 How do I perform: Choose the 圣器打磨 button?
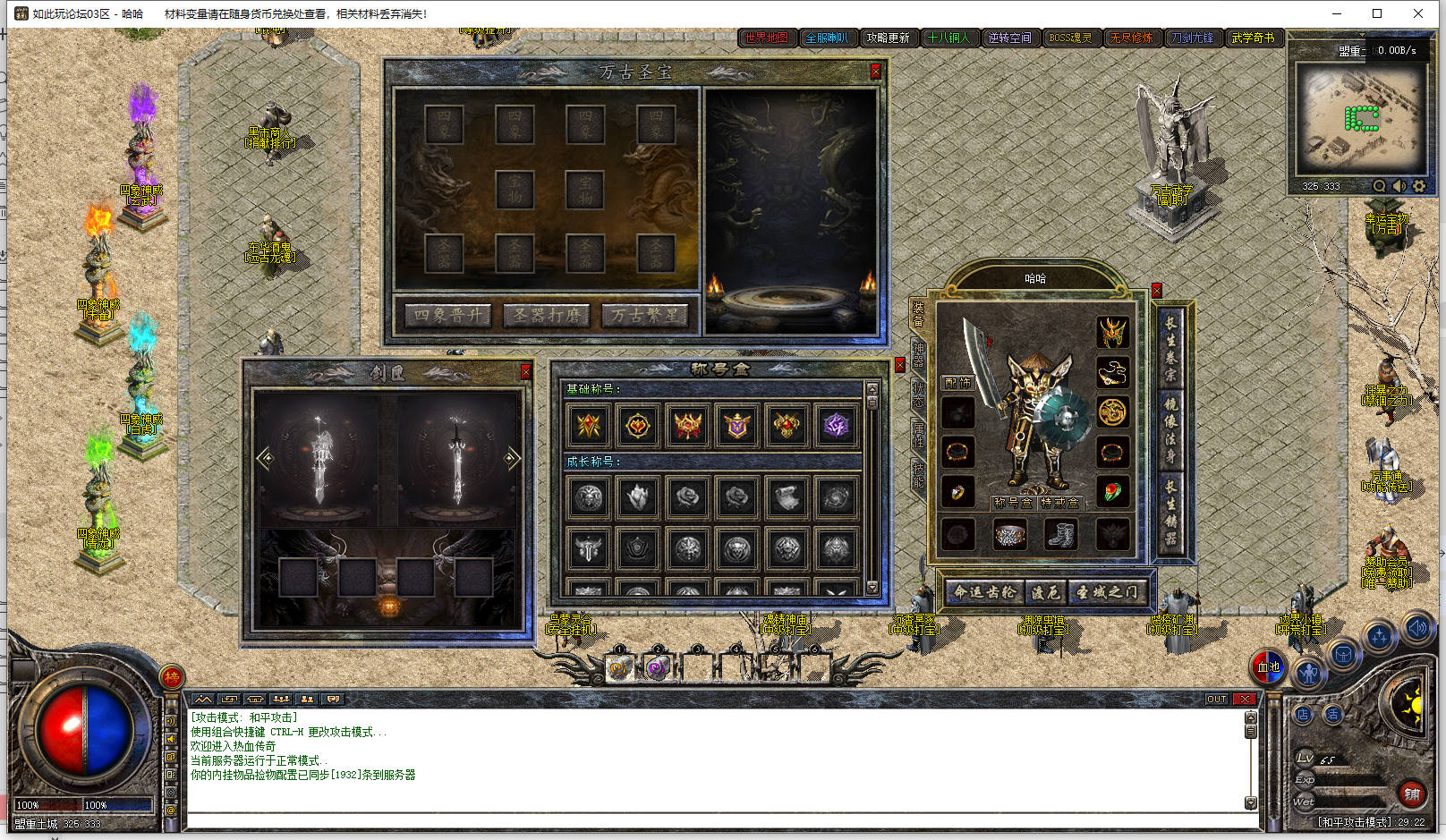tap(546, 316)
